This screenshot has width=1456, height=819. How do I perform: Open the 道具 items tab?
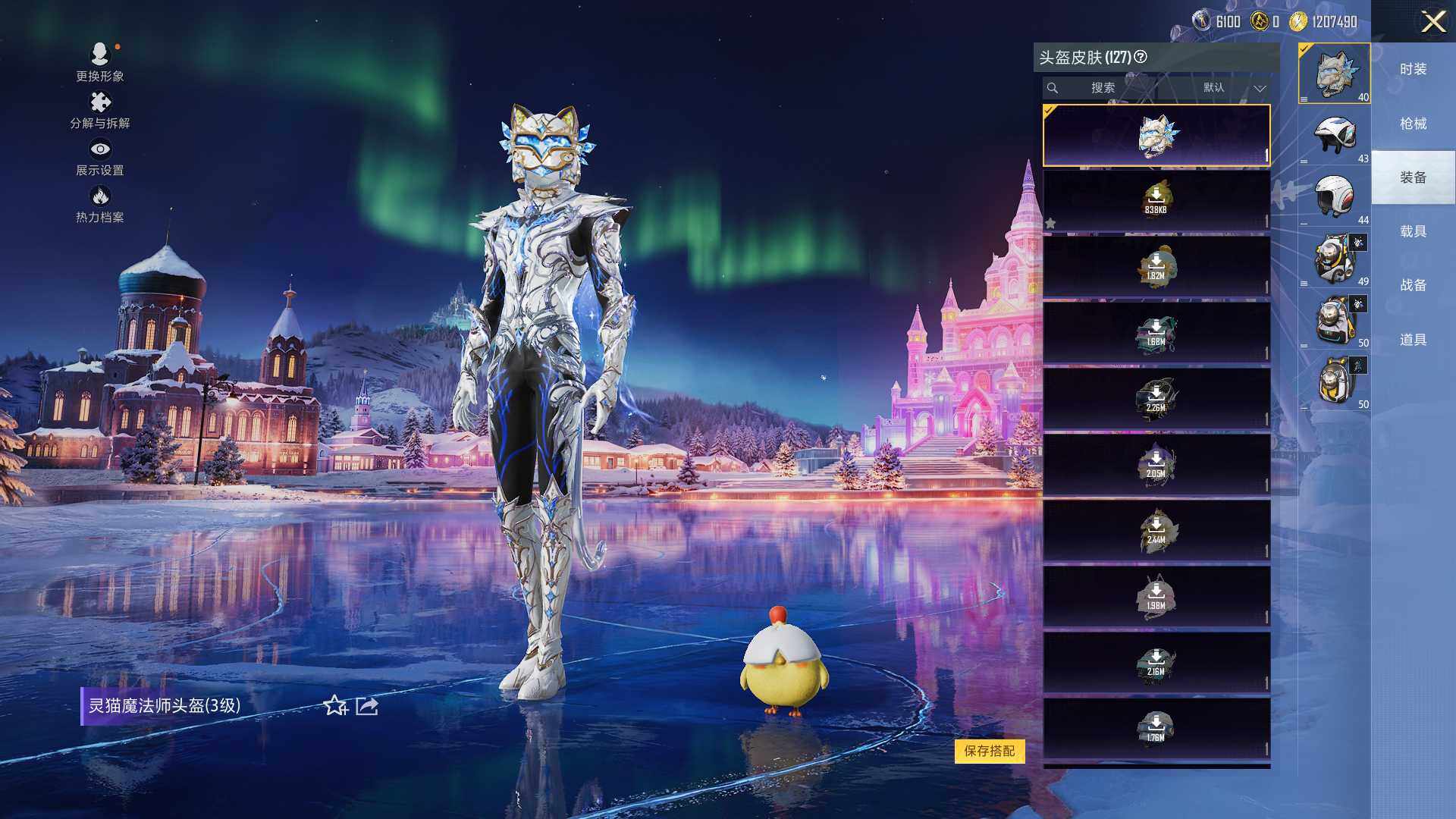click(x=1413, y=340)
